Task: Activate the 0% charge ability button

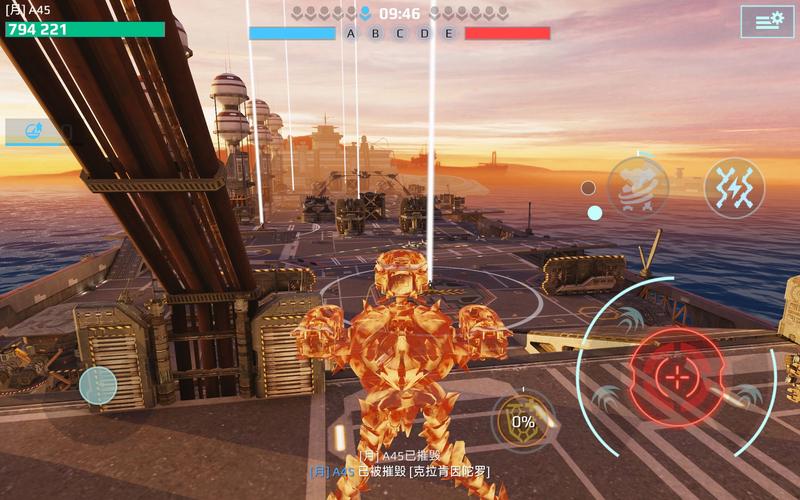Action: 523,421
